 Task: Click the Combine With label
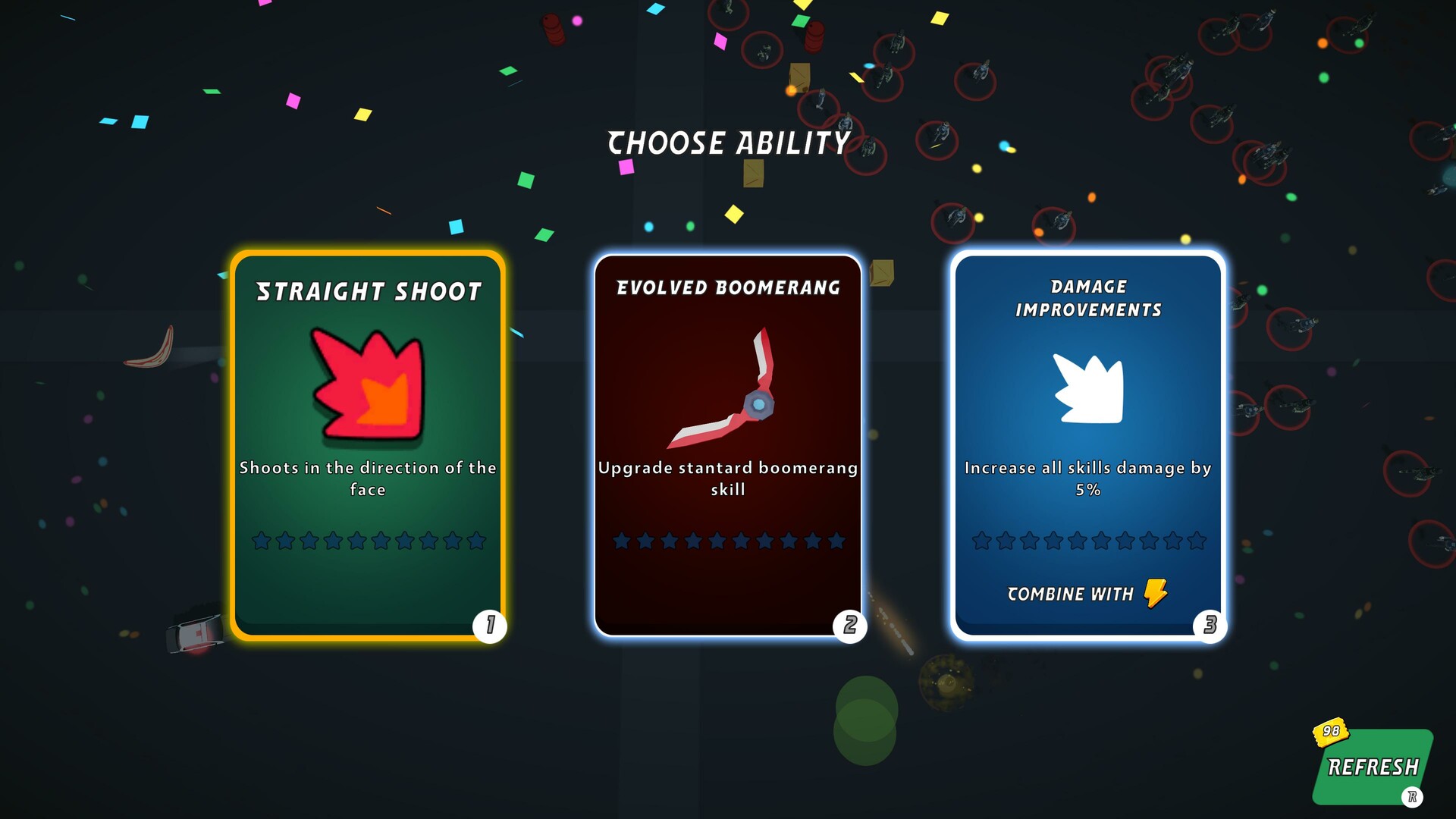(x=1069, y=594)
